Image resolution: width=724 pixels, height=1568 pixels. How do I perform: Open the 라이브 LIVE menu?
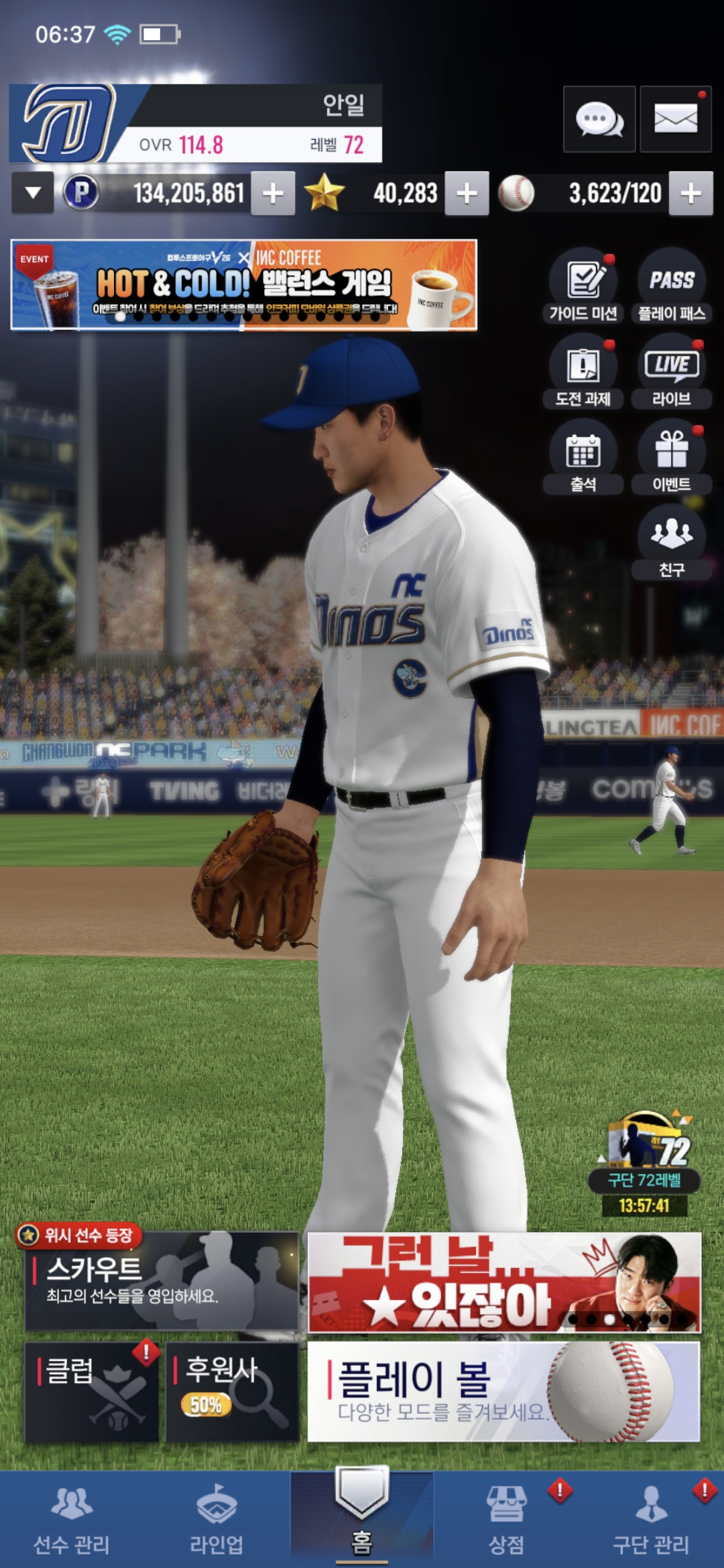(x=672, y=372)
